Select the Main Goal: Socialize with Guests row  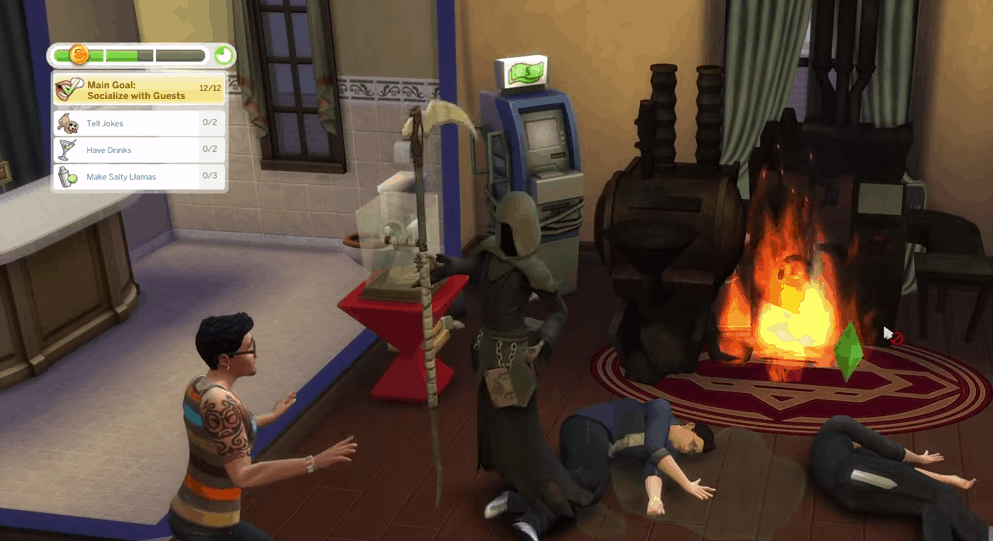(139, 90)
